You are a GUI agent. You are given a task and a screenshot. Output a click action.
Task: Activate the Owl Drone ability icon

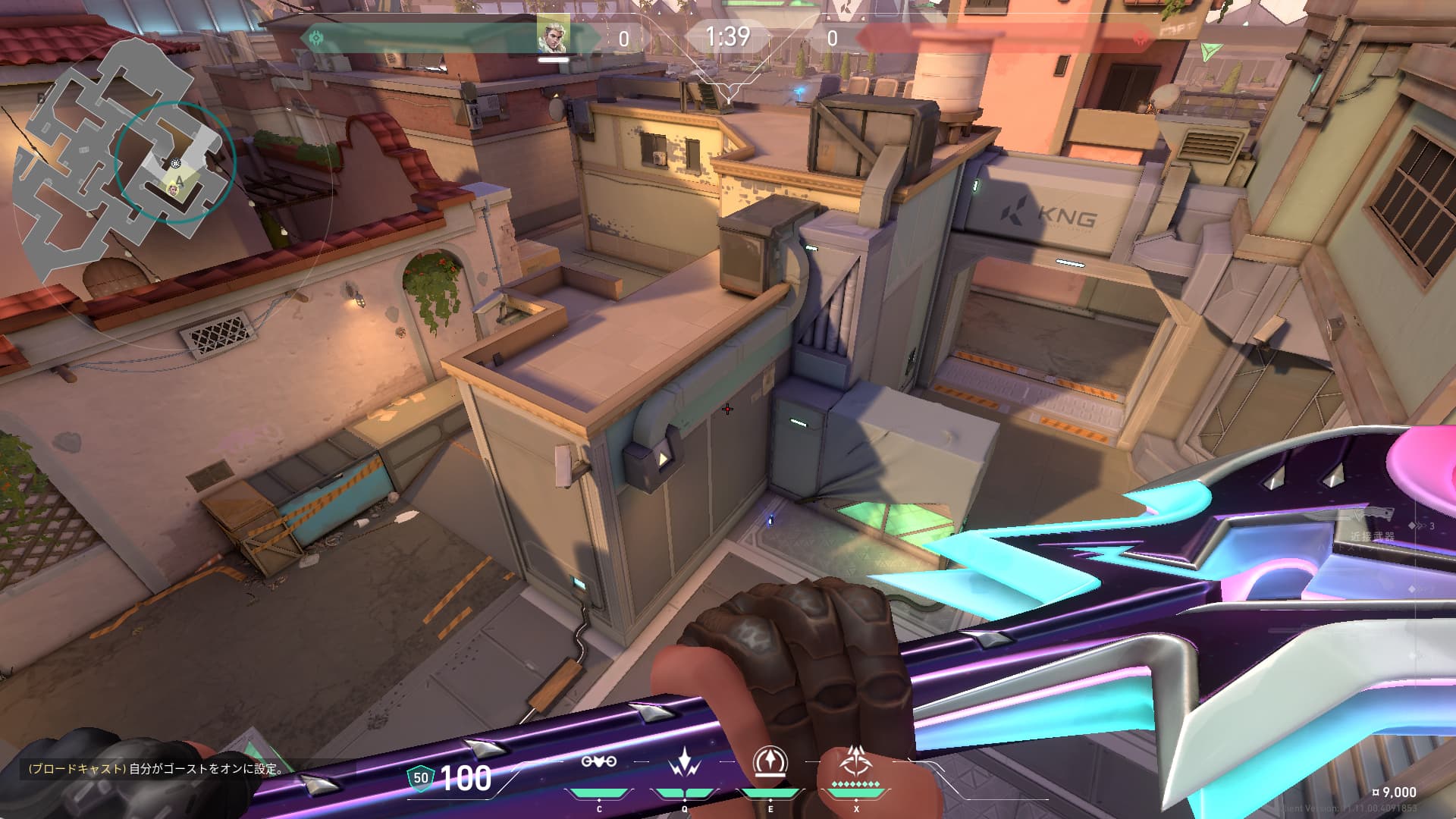[598, 762]
